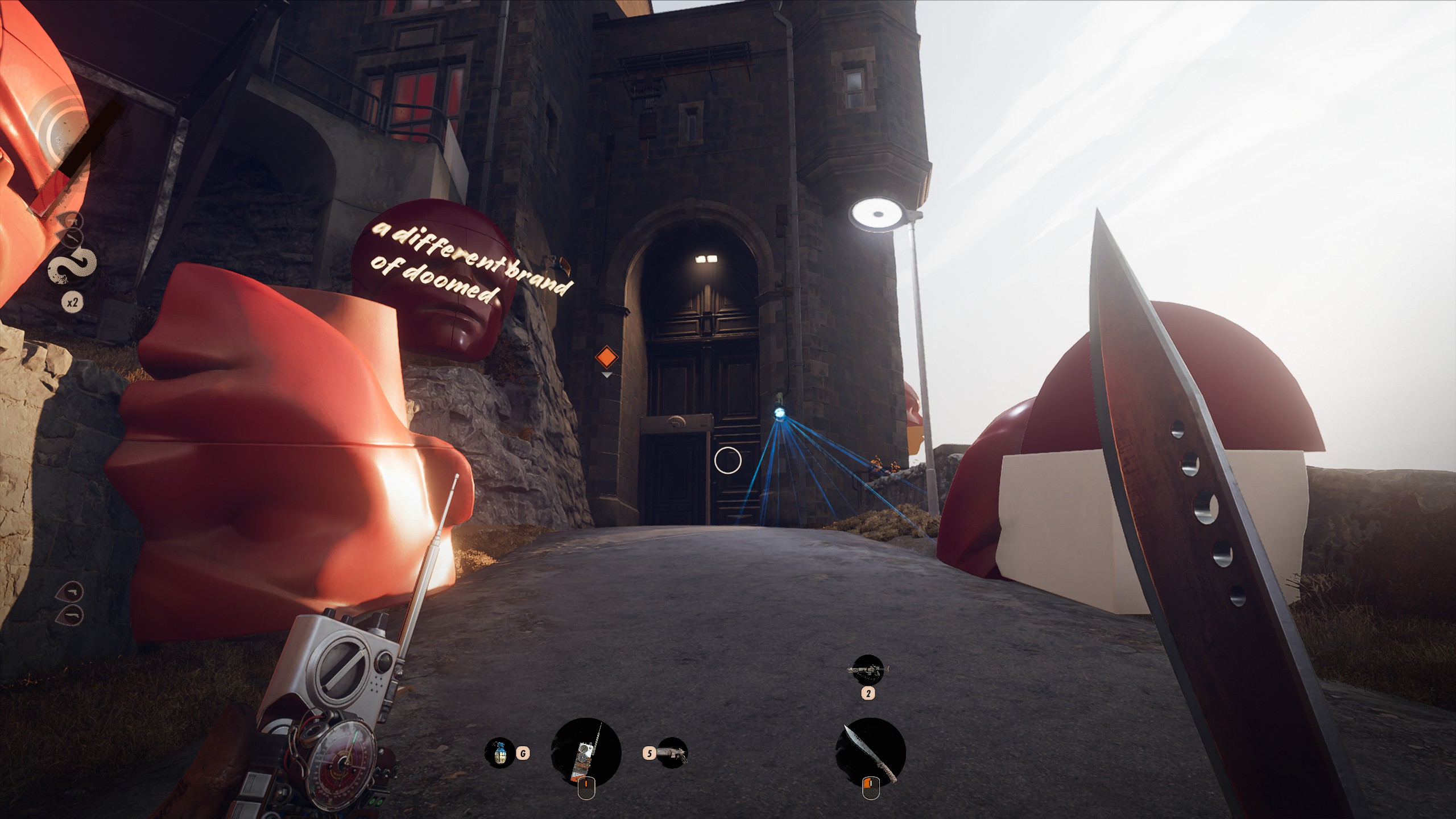
Task: Choose the pistol weapon icon with 5 ammo
Action: click(x=672, y=754)
